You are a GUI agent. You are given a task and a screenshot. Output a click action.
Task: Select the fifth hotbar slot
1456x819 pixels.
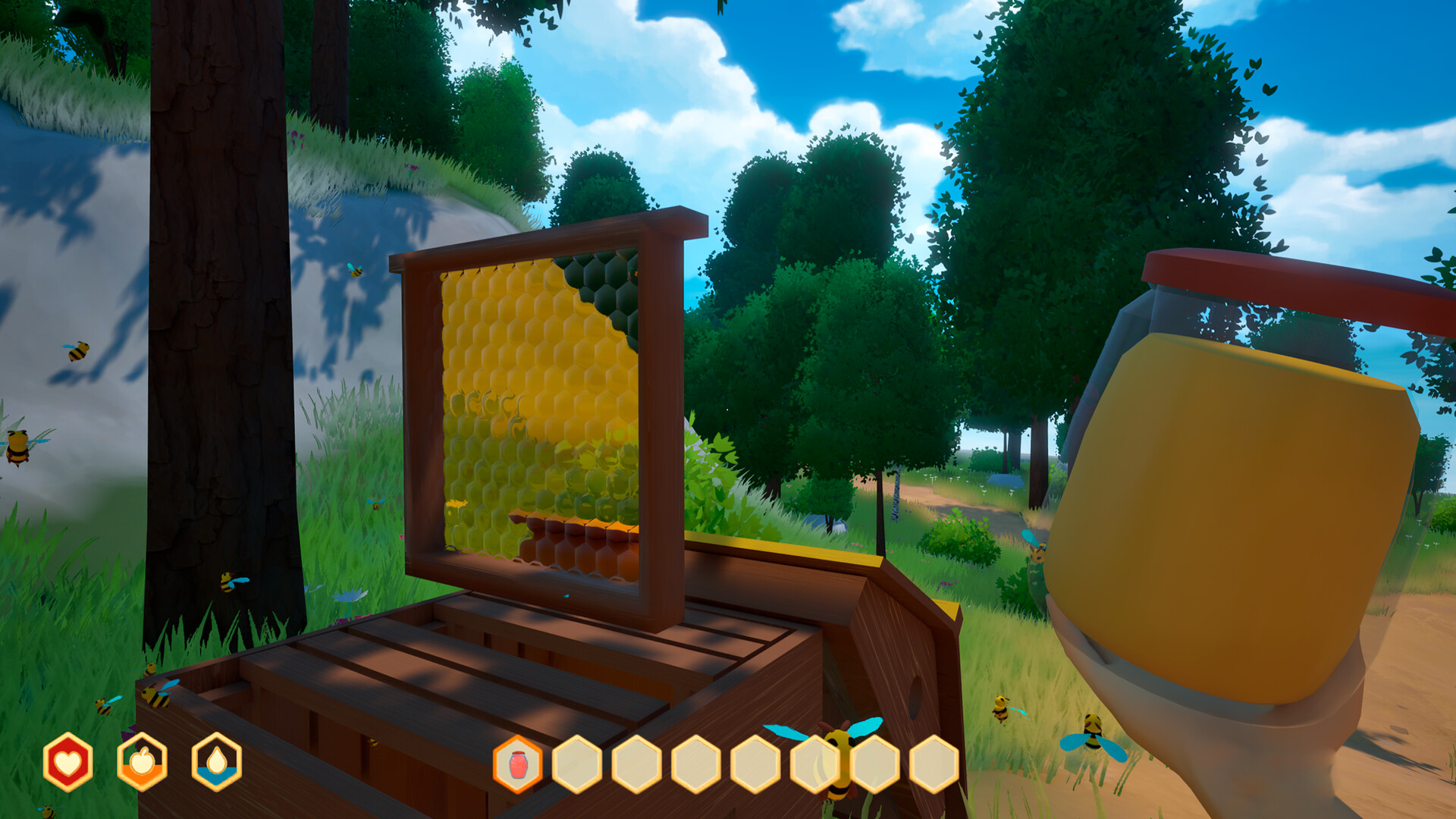coord(755,765)
